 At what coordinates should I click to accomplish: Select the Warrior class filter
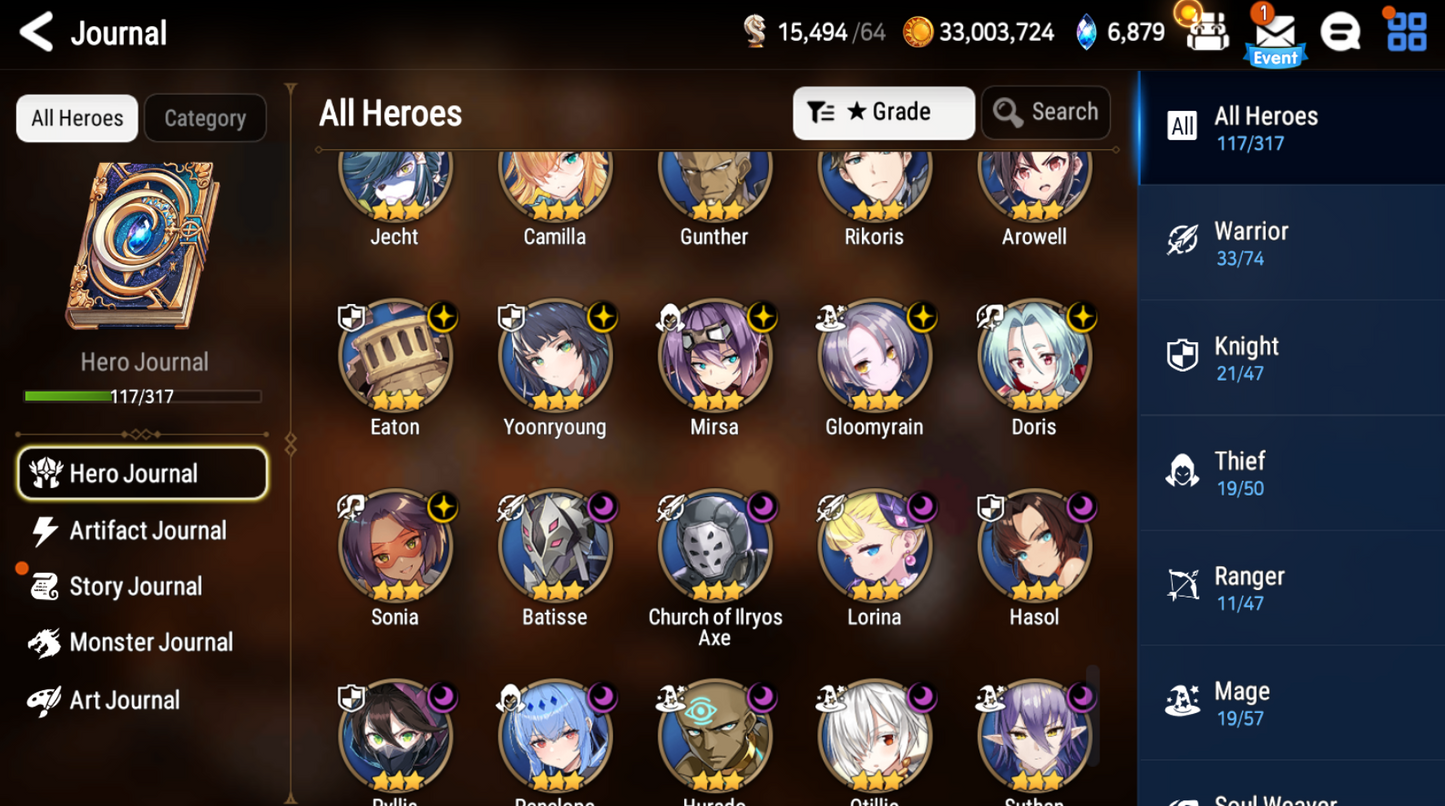tap(1290, 242)
